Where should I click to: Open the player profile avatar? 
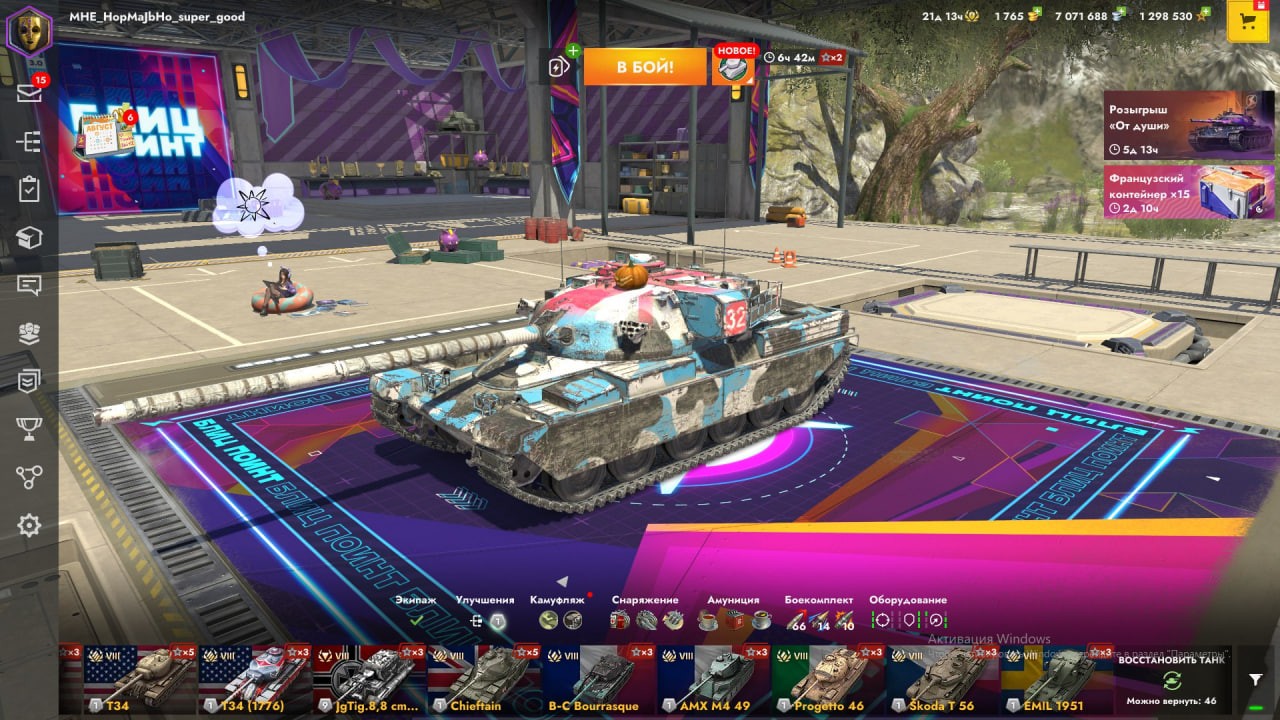pos(29,31)
